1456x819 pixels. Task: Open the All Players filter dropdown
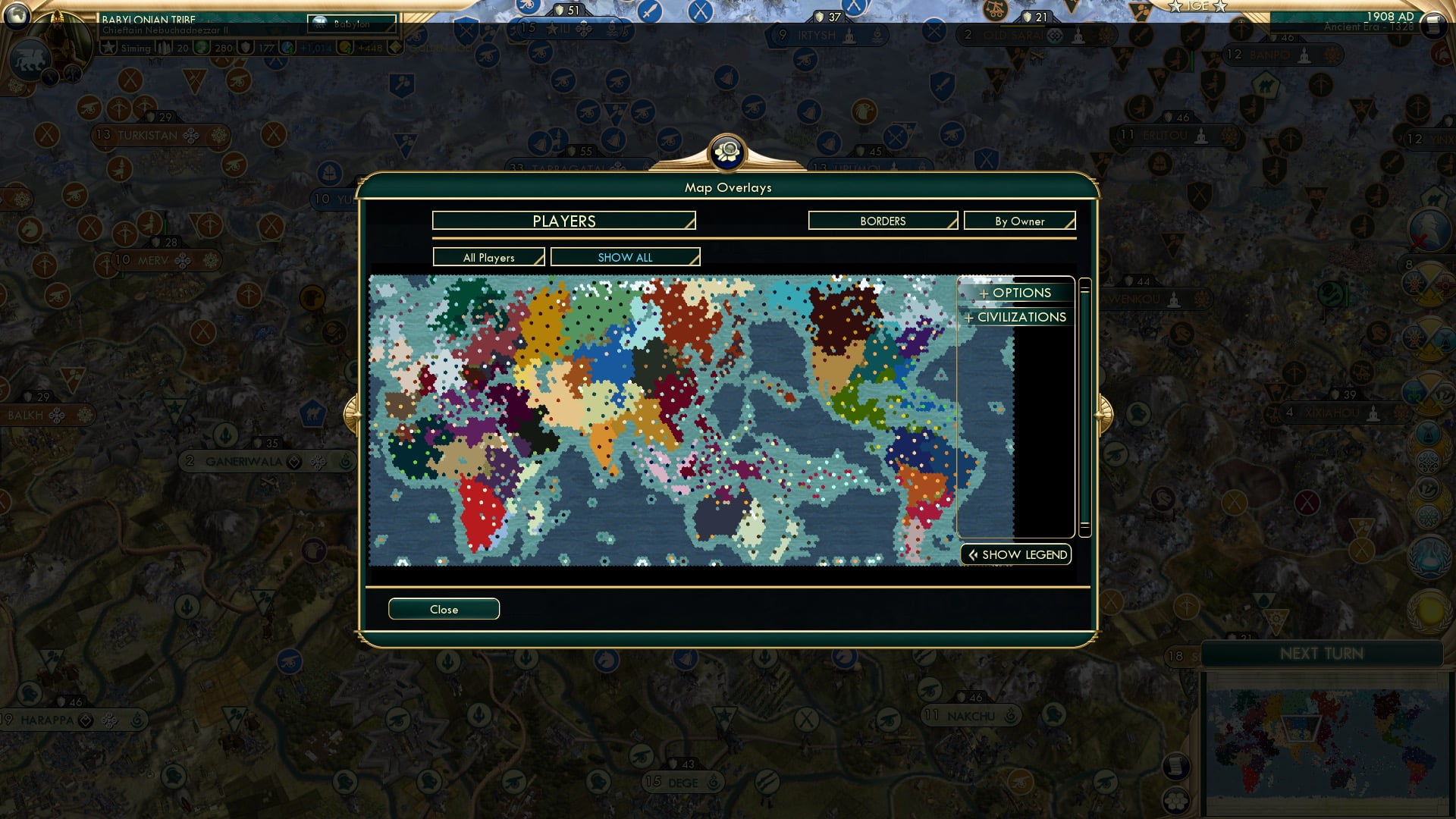click(x=488, y=257)
